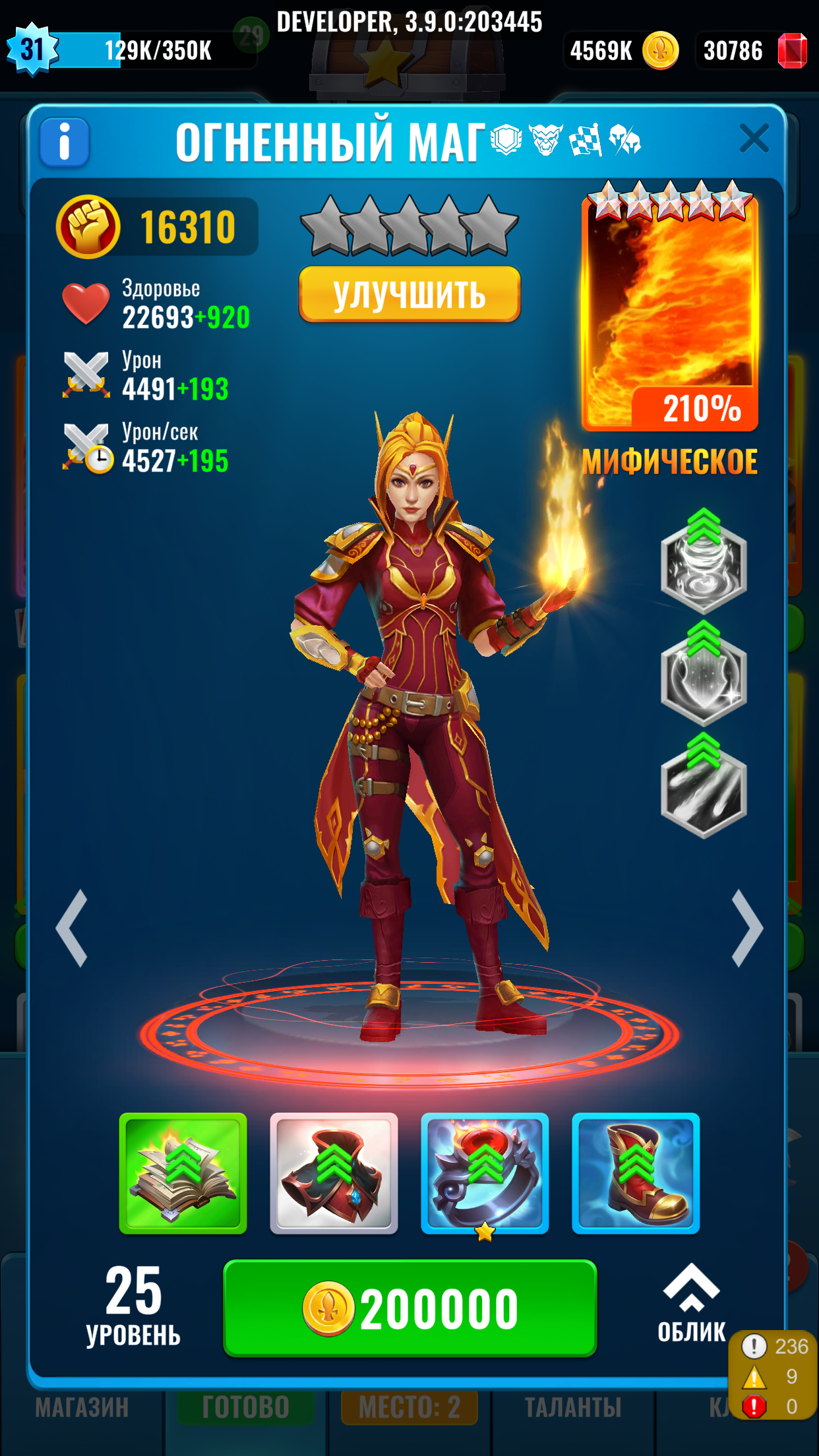
Task: Select the ruby ring equipment slot
Action: point(485,1173)
